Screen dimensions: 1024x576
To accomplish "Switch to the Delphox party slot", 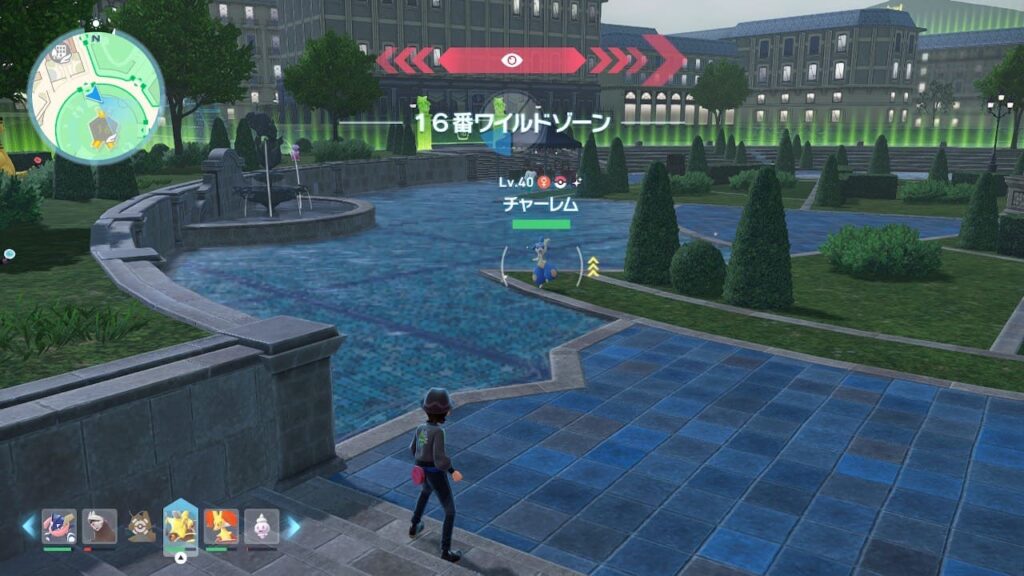I will [221, 526].
